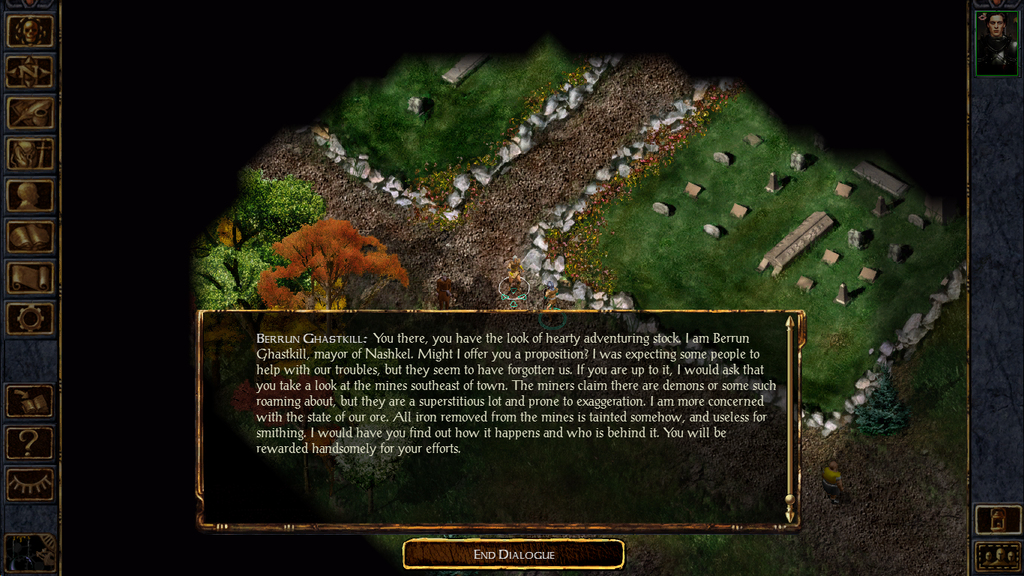
Task: Click the book and quill icon below the gear
Action: [x=30, y=401]
